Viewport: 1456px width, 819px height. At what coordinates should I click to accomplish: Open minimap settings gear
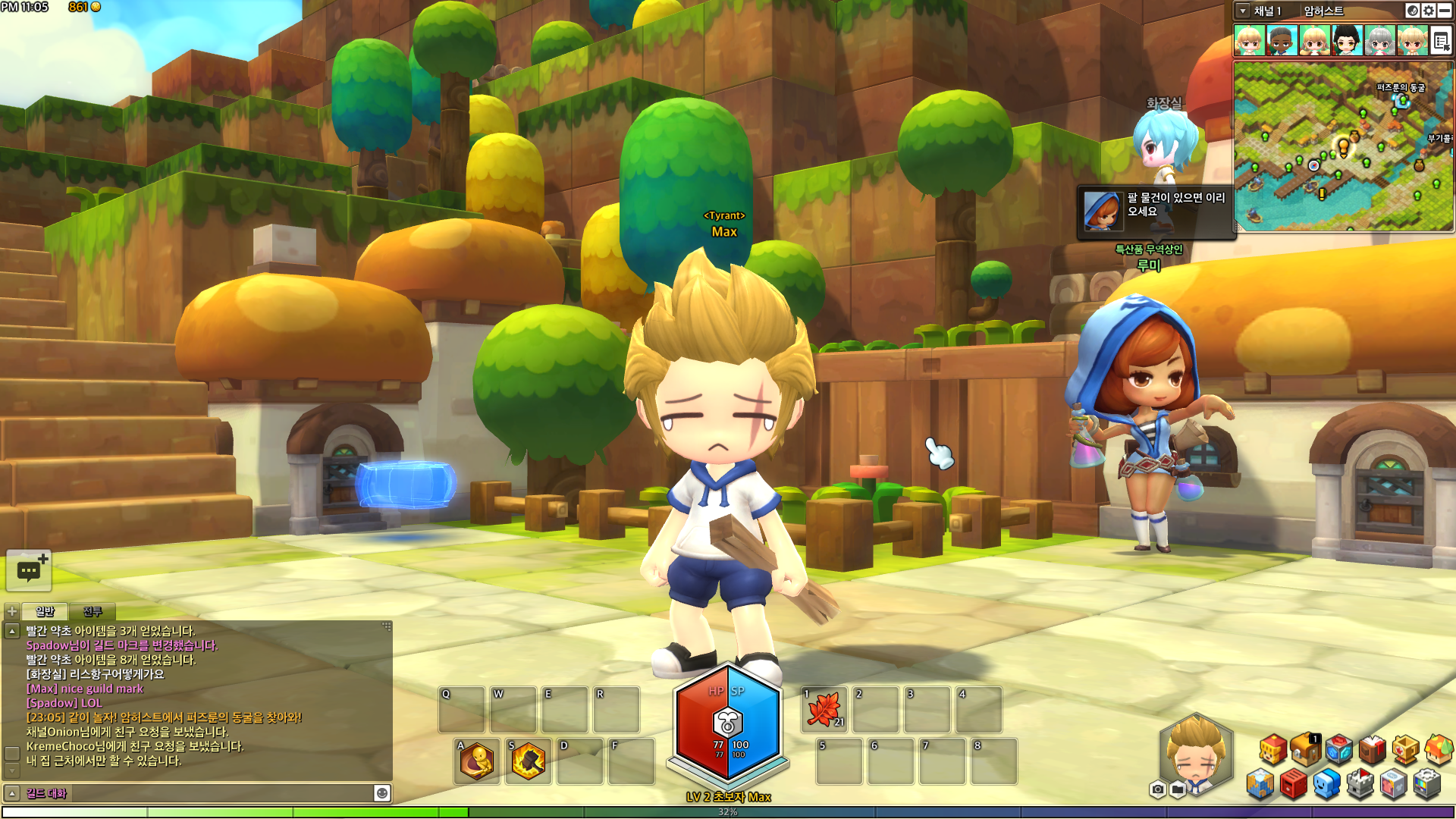pyautogui.click(x=1429, y=11)
